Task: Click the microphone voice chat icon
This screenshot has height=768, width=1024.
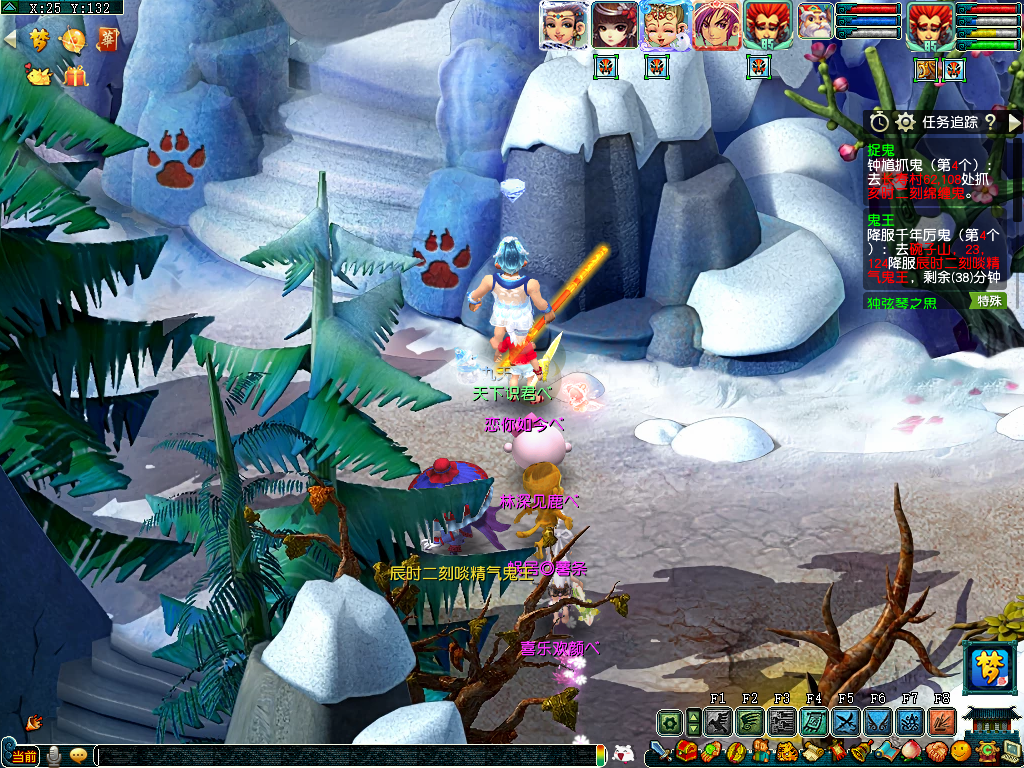Action: click(x=55, y=755)
